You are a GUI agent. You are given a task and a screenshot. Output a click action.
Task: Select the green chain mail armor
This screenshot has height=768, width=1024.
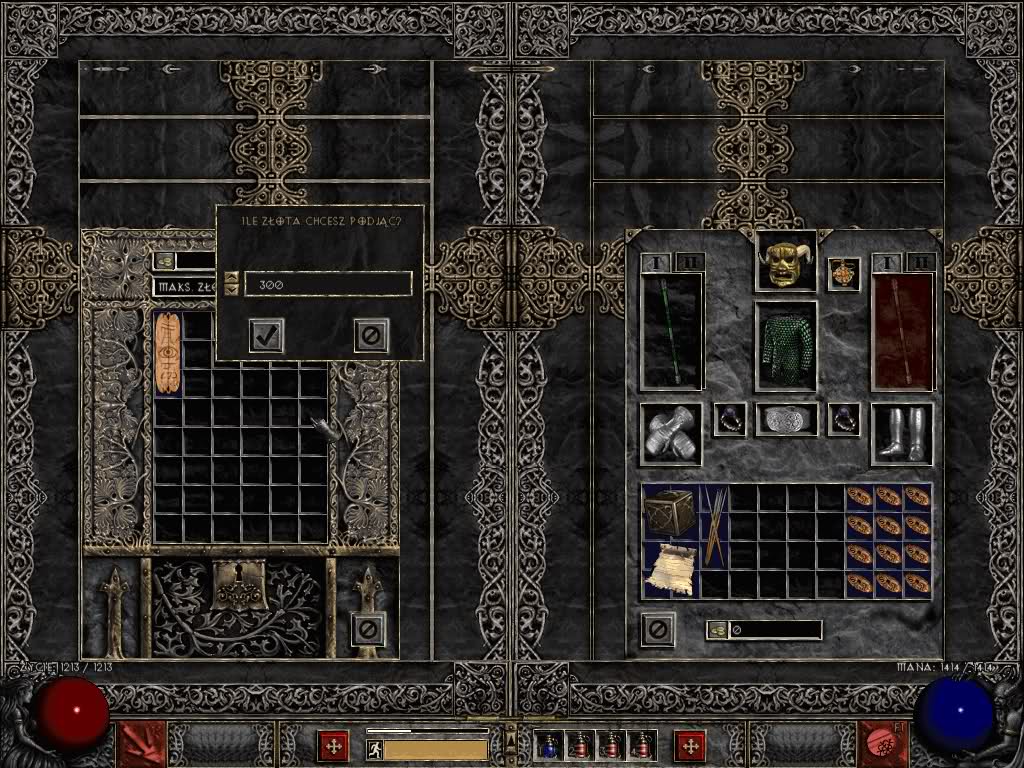785,345
